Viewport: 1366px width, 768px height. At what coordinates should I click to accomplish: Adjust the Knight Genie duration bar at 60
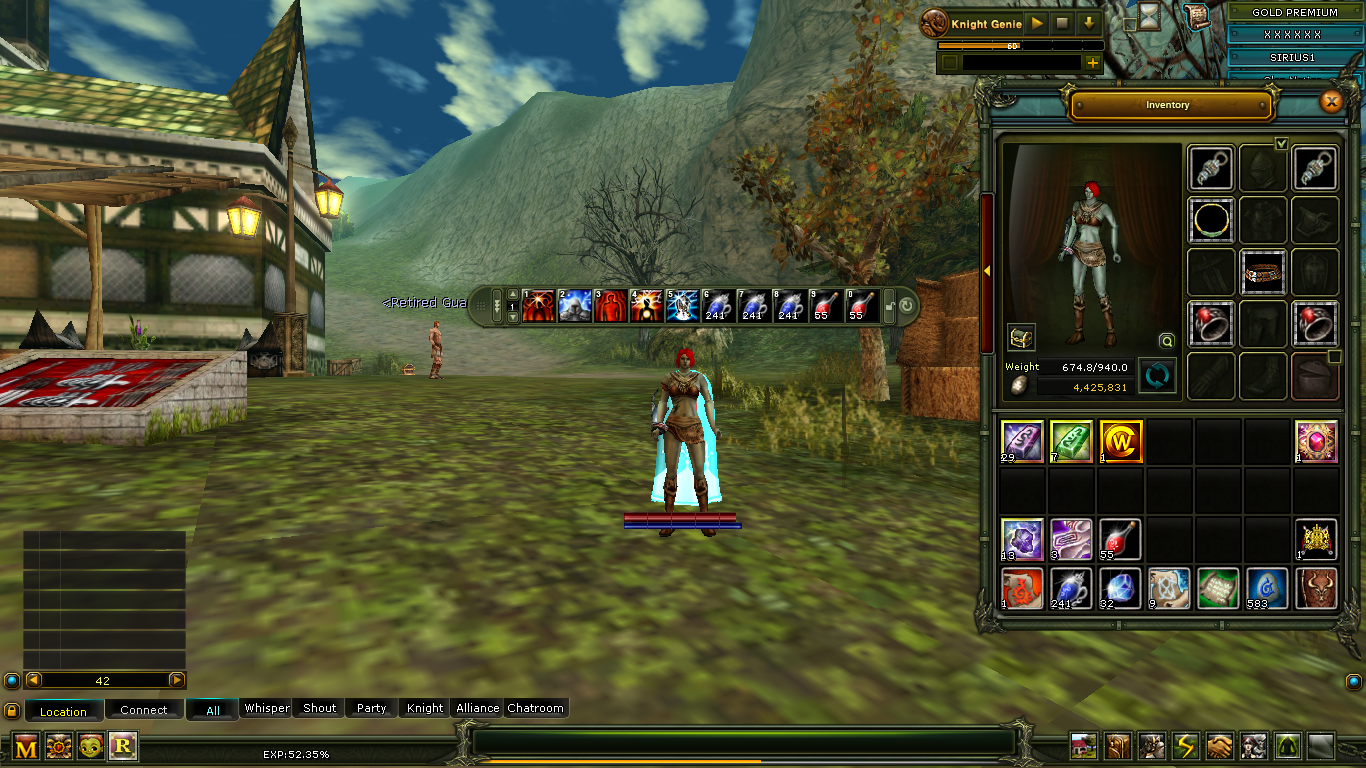pos(1013,46)
